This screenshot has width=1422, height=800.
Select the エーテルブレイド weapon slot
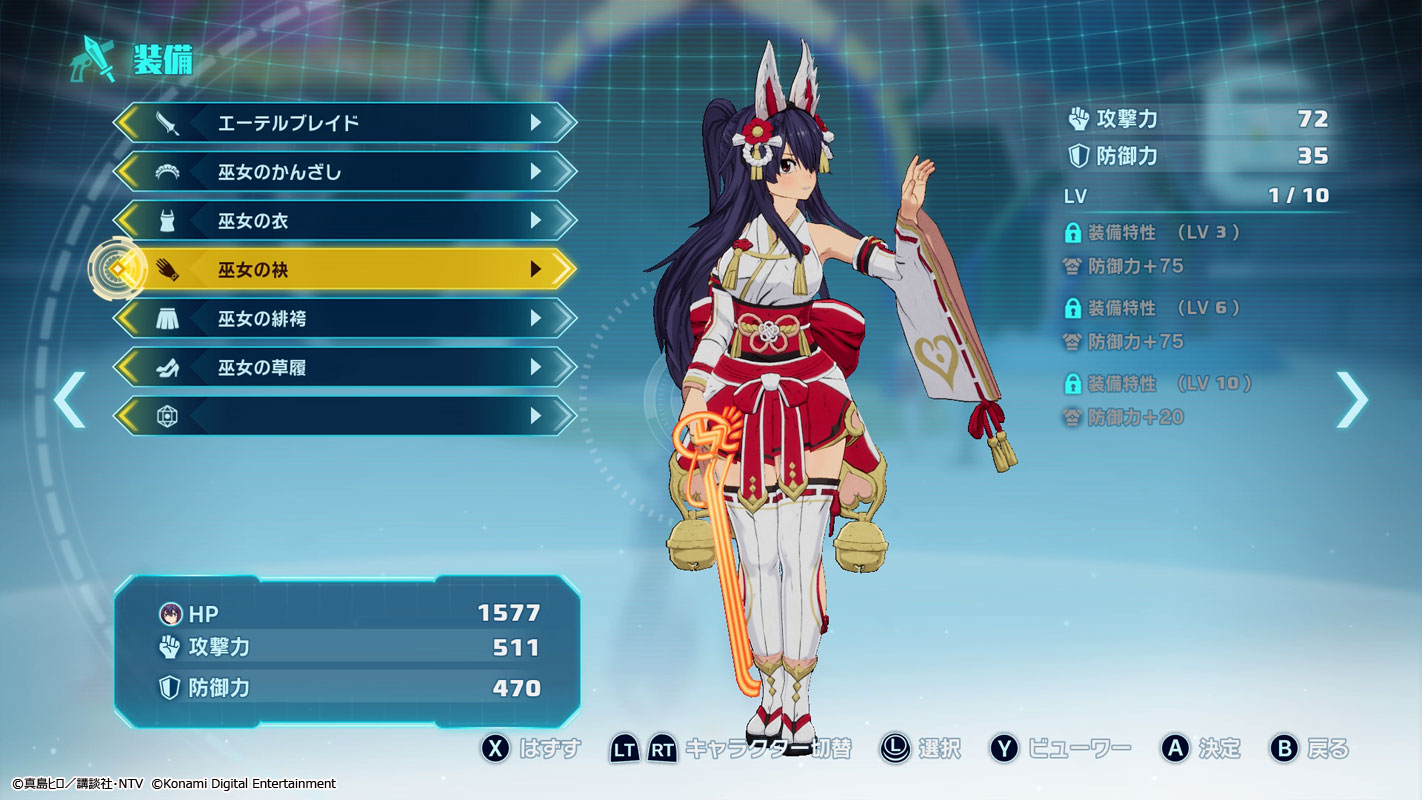[x=345, y=123]
